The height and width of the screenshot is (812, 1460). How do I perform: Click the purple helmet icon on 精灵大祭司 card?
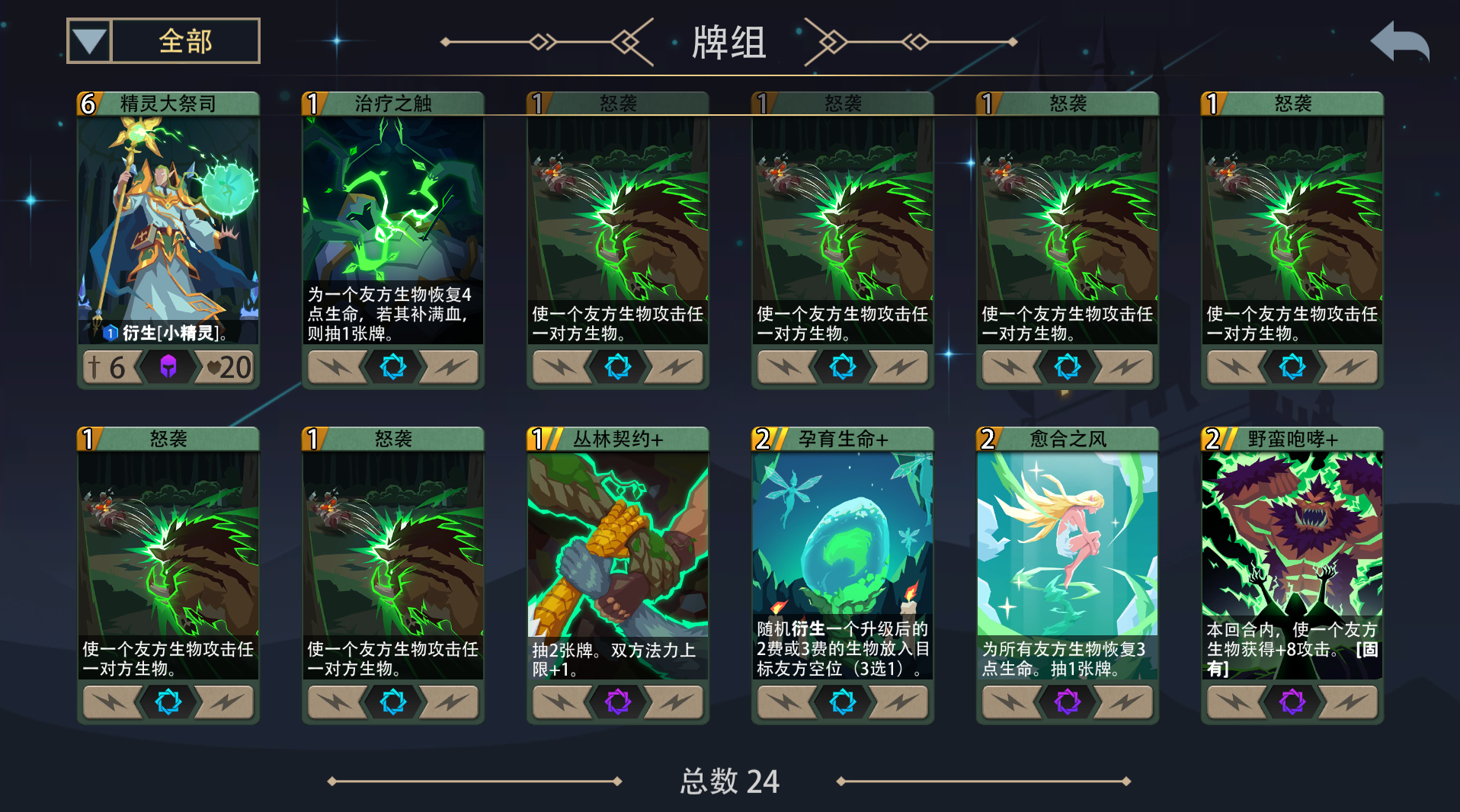(x=168, y=367)
